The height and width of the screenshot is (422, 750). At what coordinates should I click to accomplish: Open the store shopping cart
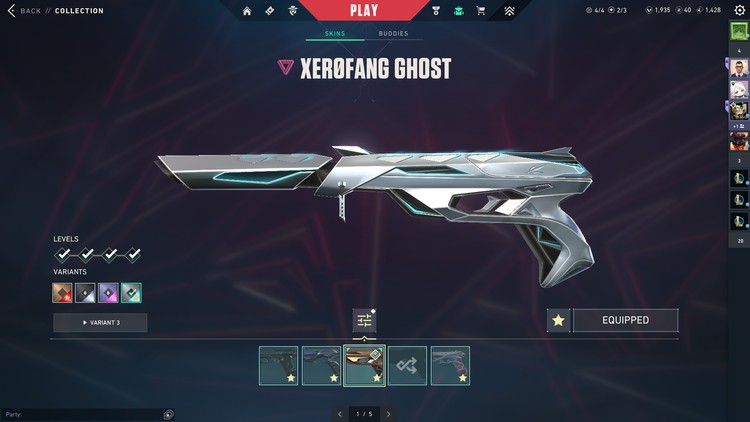[481, 11]
